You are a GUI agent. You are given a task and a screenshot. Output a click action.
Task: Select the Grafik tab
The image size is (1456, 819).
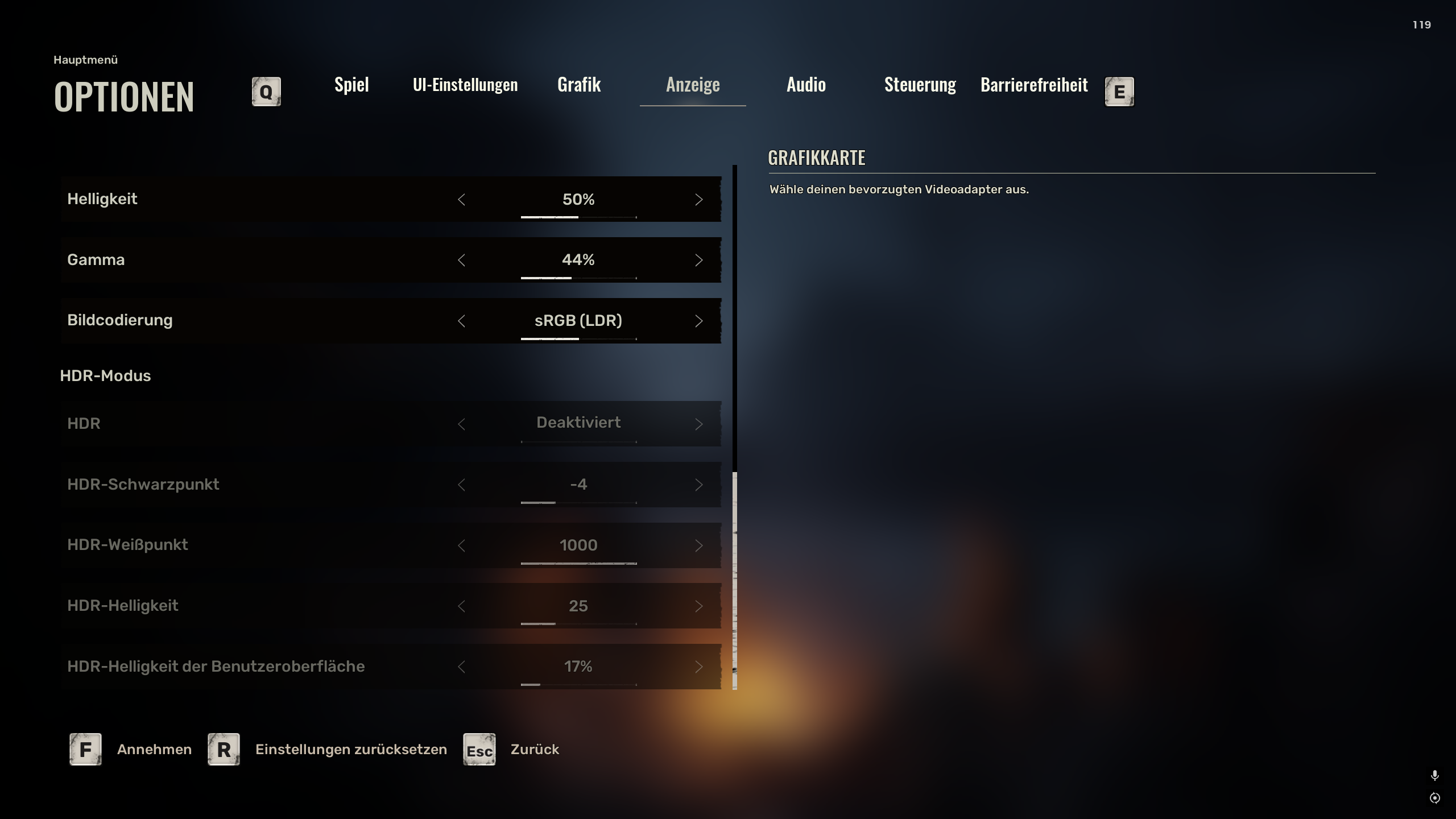coord(579,85)
